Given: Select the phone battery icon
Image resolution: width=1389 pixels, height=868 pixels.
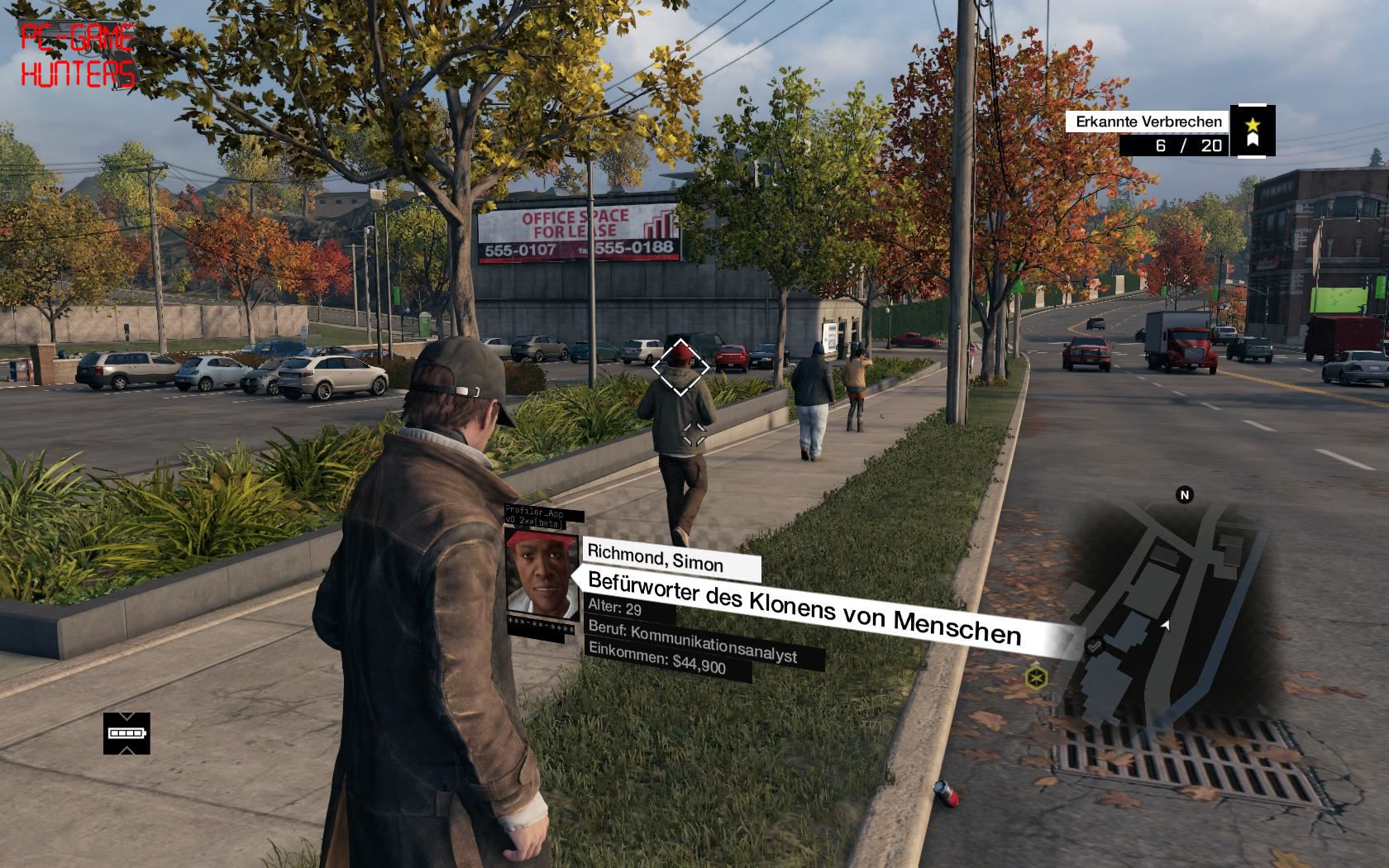Looking at the screenshot, I should pyautogui.click(x=126, y=733).
